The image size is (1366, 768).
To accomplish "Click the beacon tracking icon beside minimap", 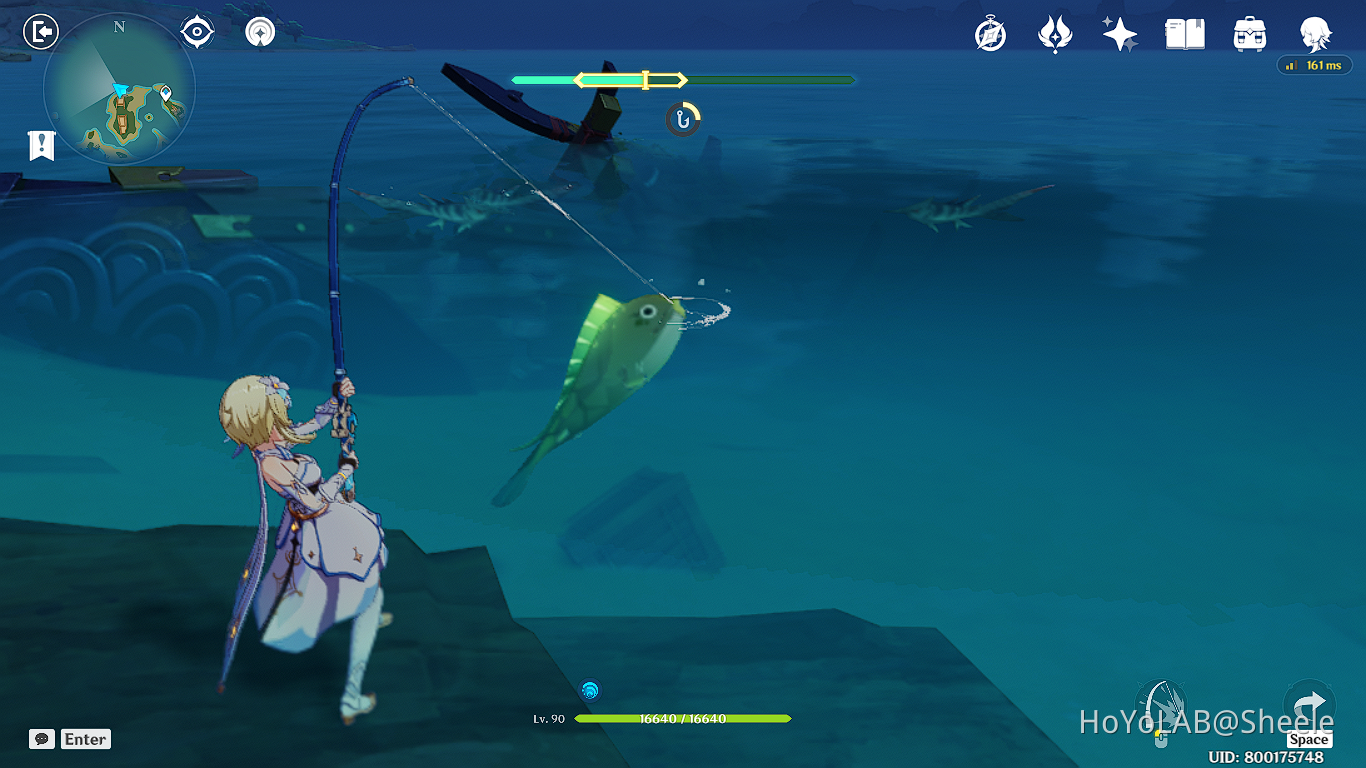I will click(x=258, y=30).
